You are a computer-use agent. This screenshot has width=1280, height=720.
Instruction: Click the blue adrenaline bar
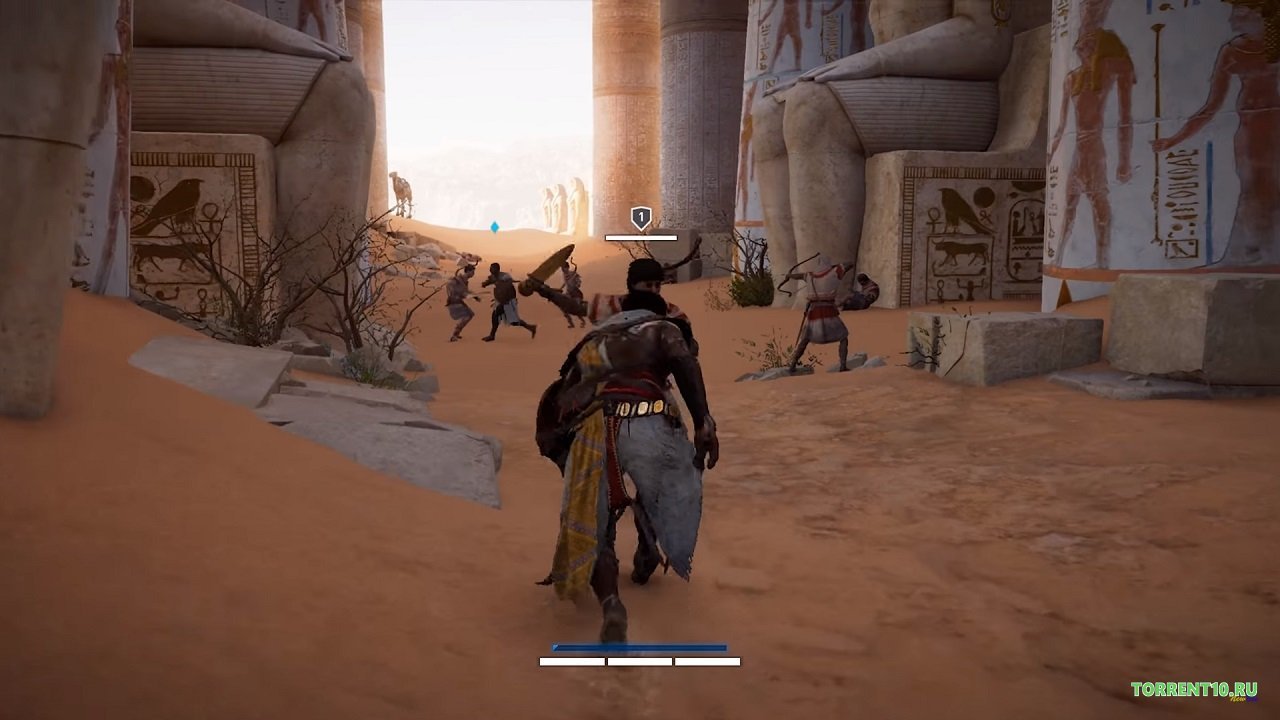640,645
